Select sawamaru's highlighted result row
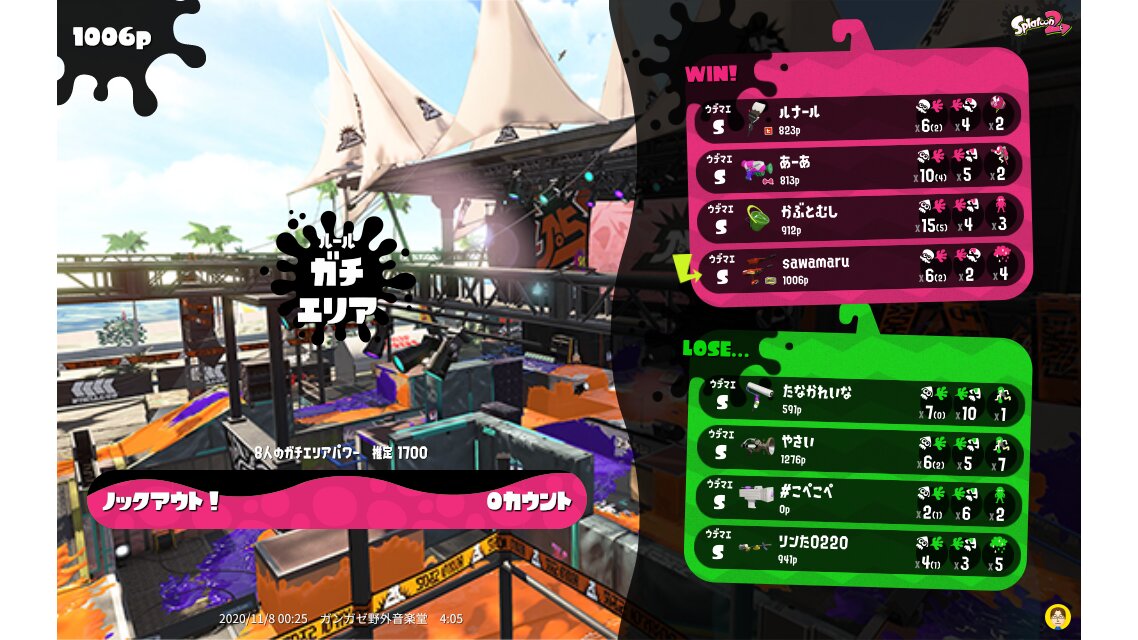The width and height of the screenshot is (1138, 640). 858,268
